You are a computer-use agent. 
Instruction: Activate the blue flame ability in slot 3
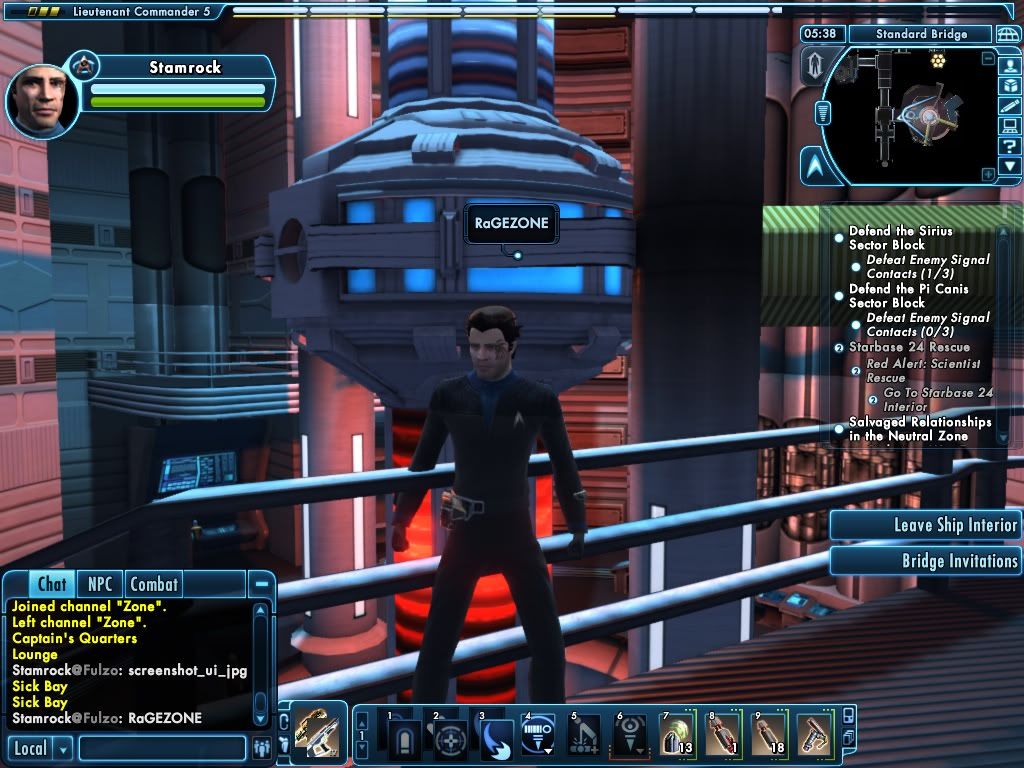(x=496, y=738)
